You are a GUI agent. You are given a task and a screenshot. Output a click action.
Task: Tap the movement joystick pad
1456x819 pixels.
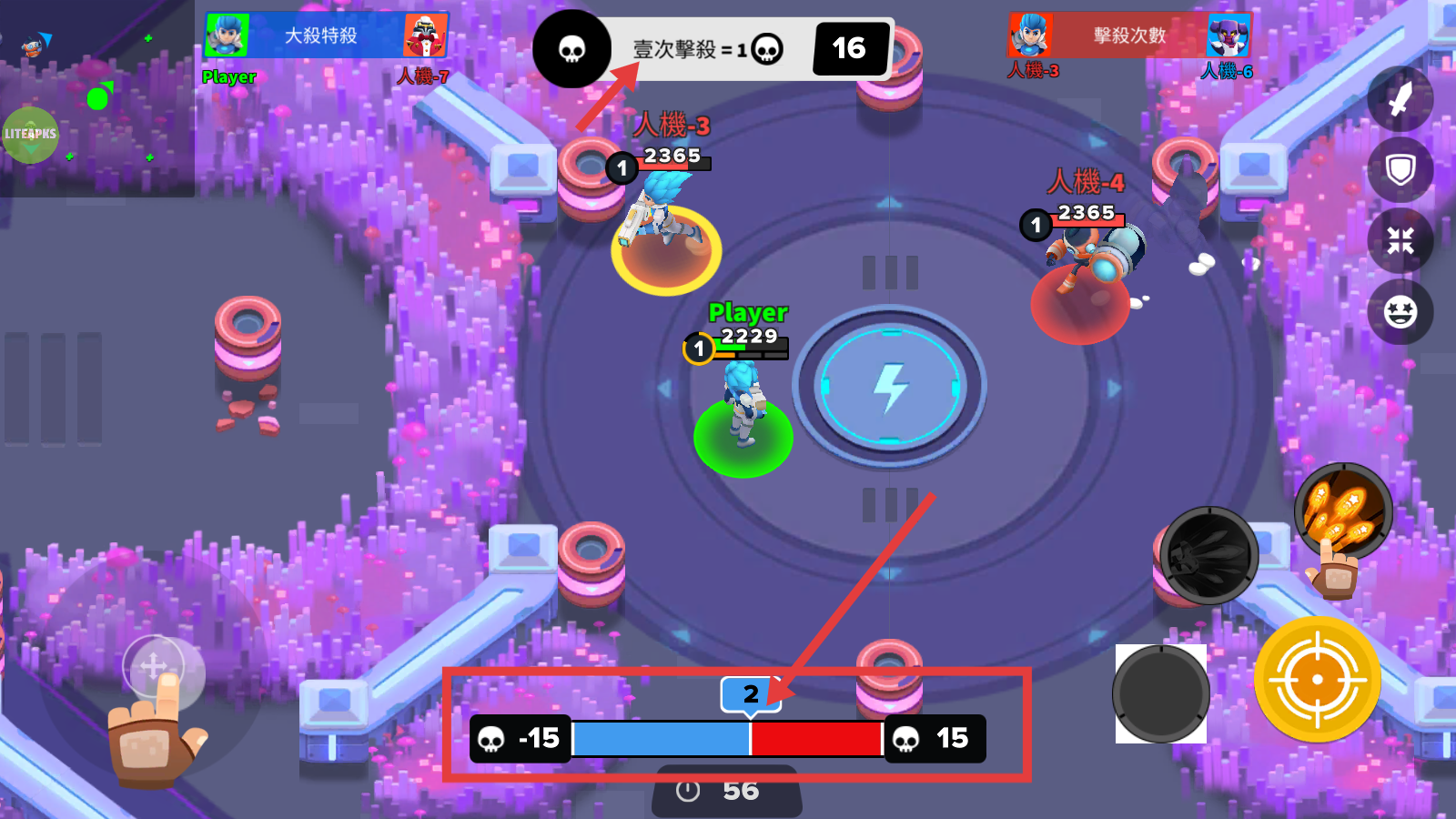[x=153, y=668]
